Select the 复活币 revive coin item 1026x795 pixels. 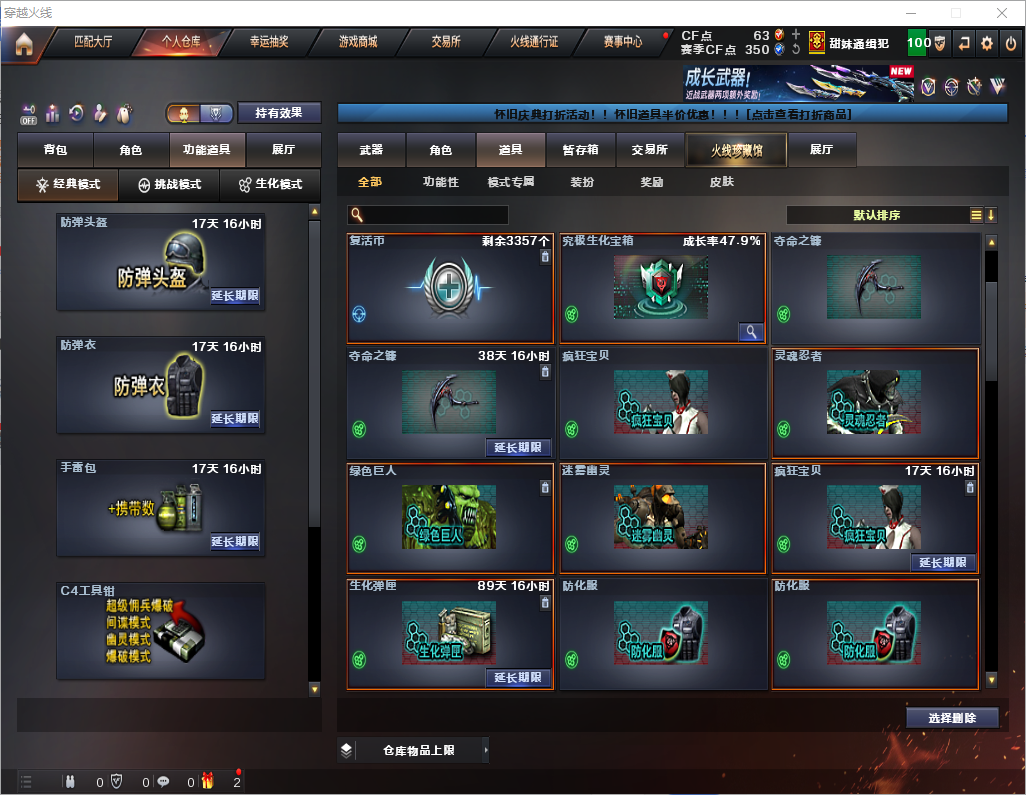click(x=450, y=288)
